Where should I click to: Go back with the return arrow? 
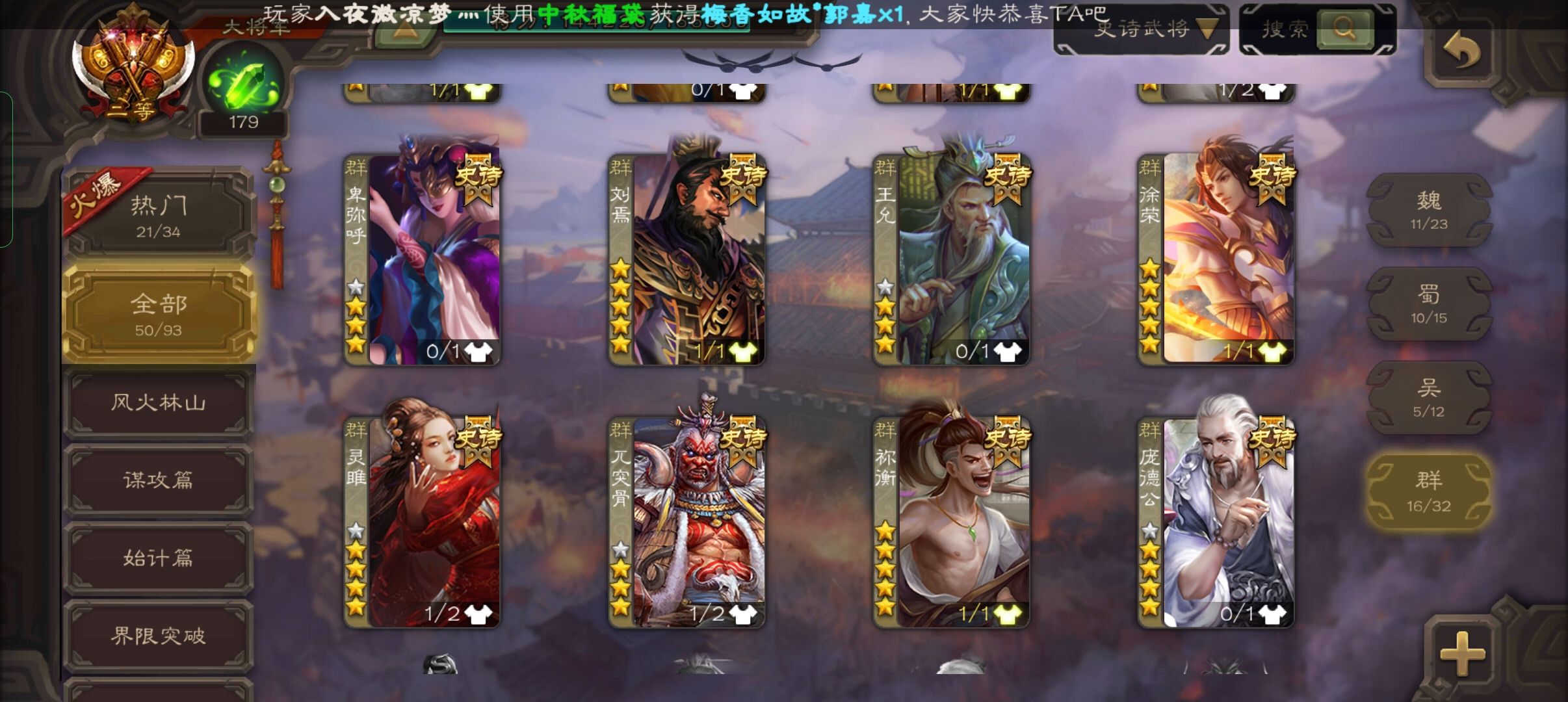coord(1461,51)
